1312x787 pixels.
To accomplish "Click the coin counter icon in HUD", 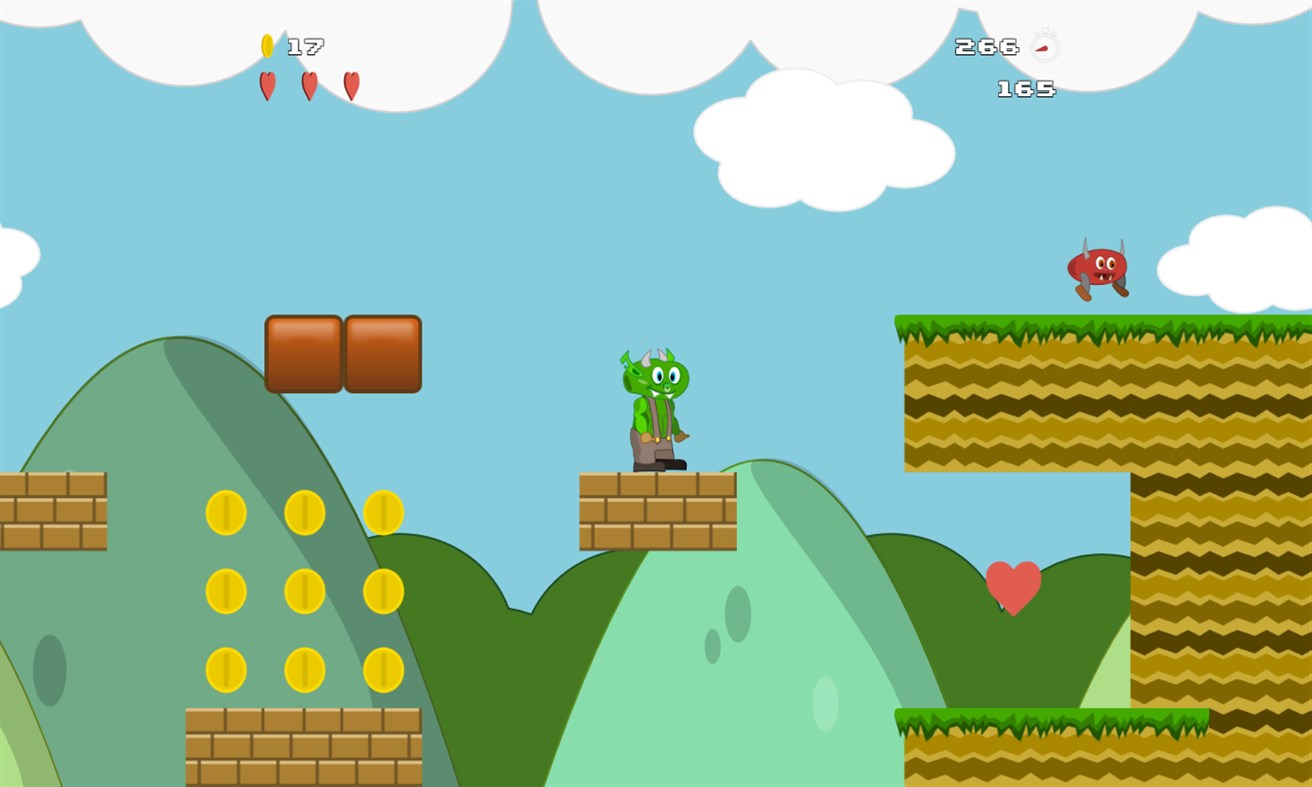I will pyautogui.click(x=267, y=44).
